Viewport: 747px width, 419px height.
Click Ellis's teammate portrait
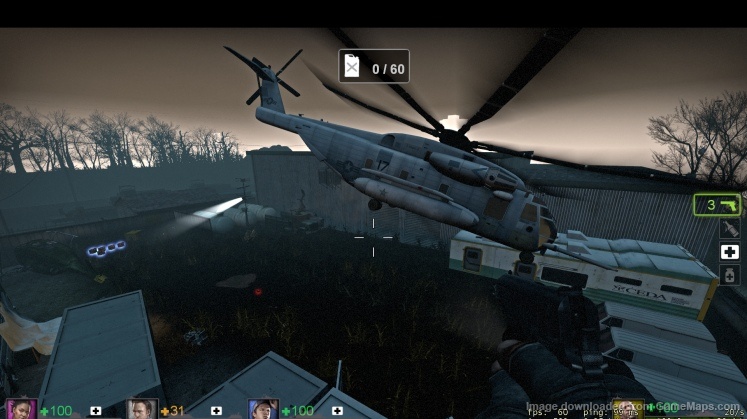click(263, 409)
